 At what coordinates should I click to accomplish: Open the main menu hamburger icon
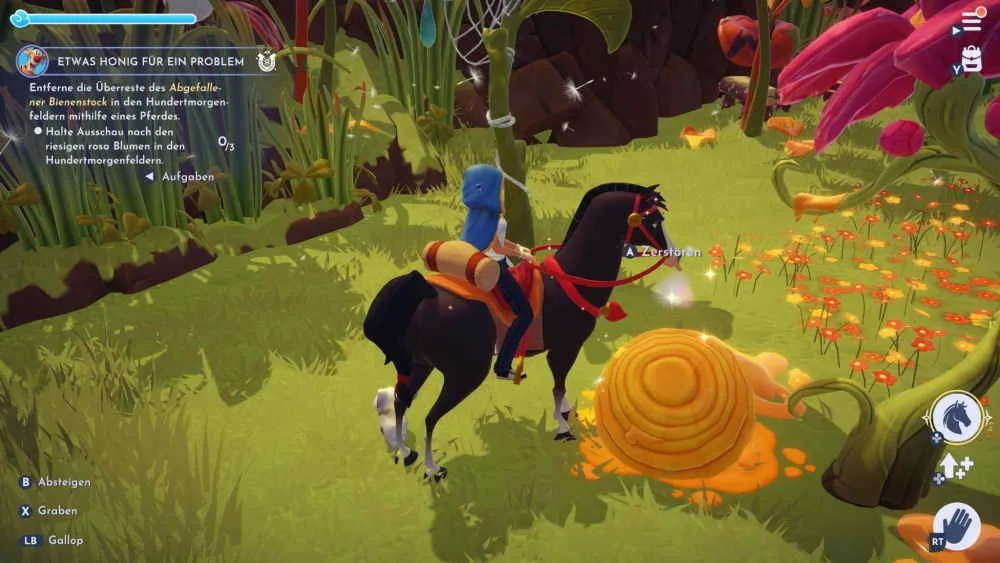972,21
